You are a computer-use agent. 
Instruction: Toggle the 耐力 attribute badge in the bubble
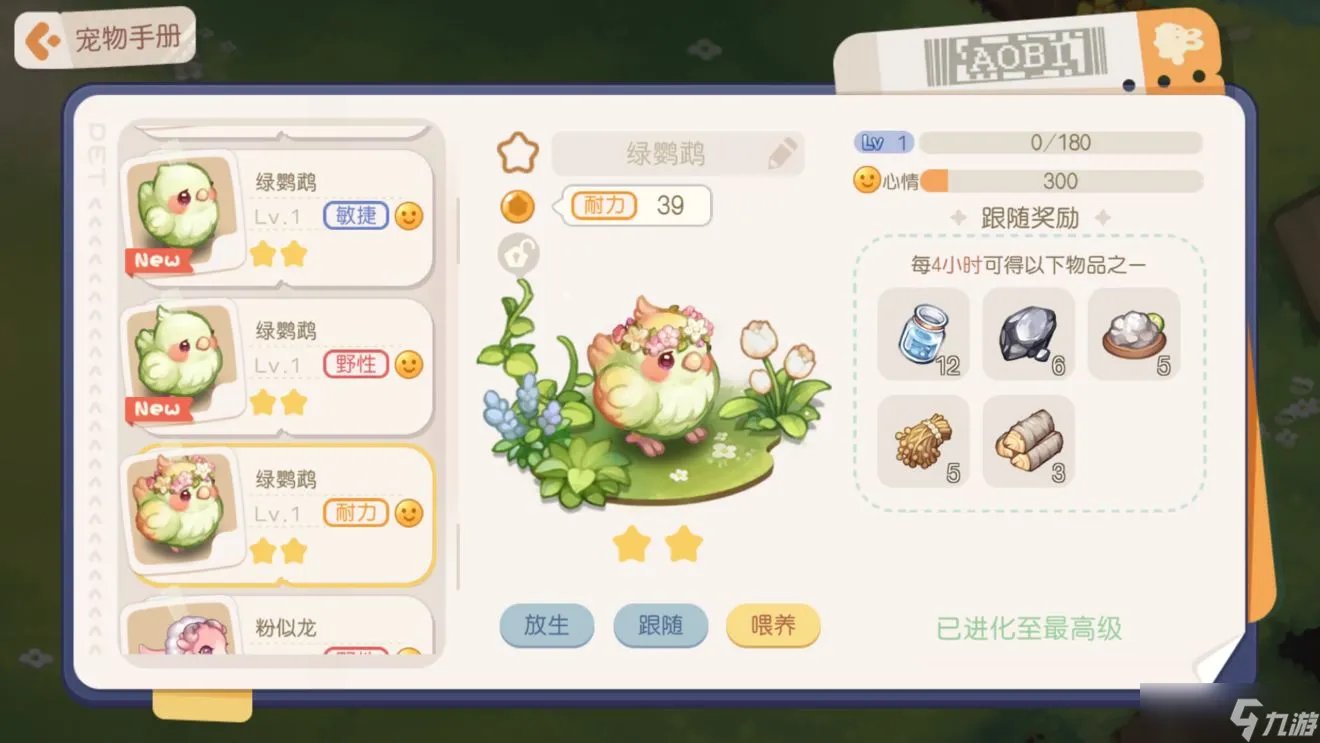click(604, 206)
